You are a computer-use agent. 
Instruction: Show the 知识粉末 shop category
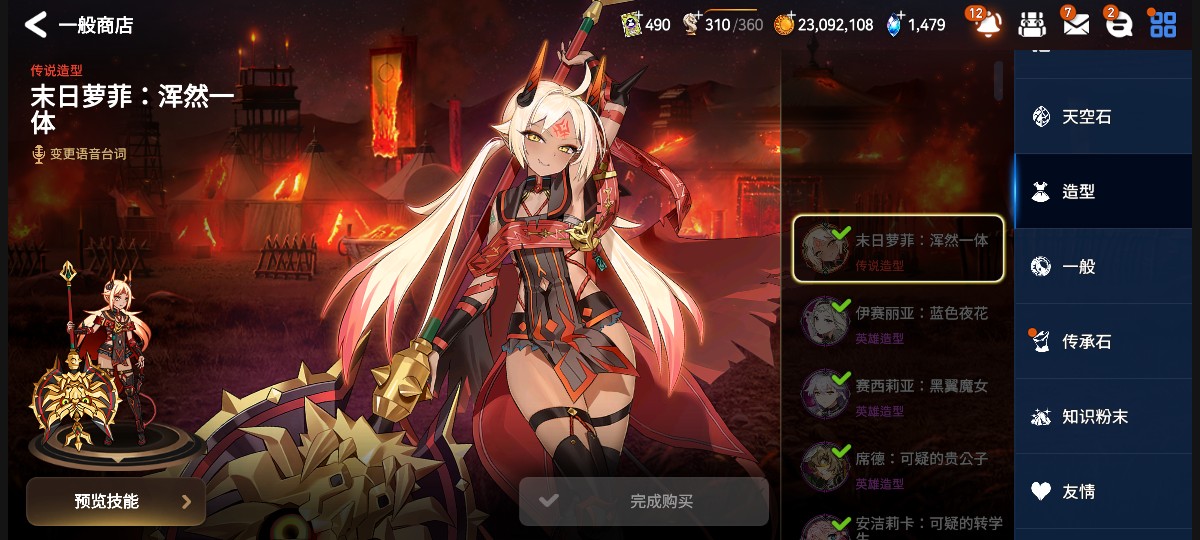1107,416
